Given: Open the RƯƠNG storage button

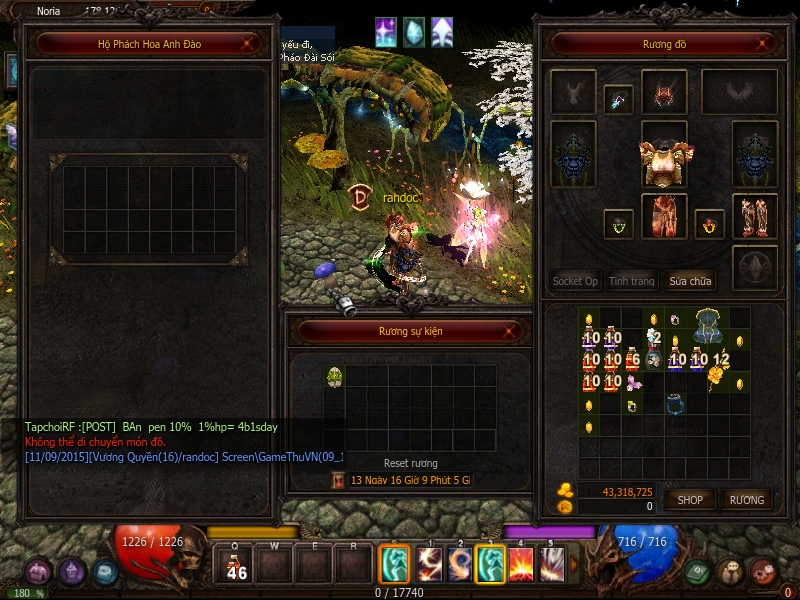Looking at the screenshot, I should tap(747, 499).
